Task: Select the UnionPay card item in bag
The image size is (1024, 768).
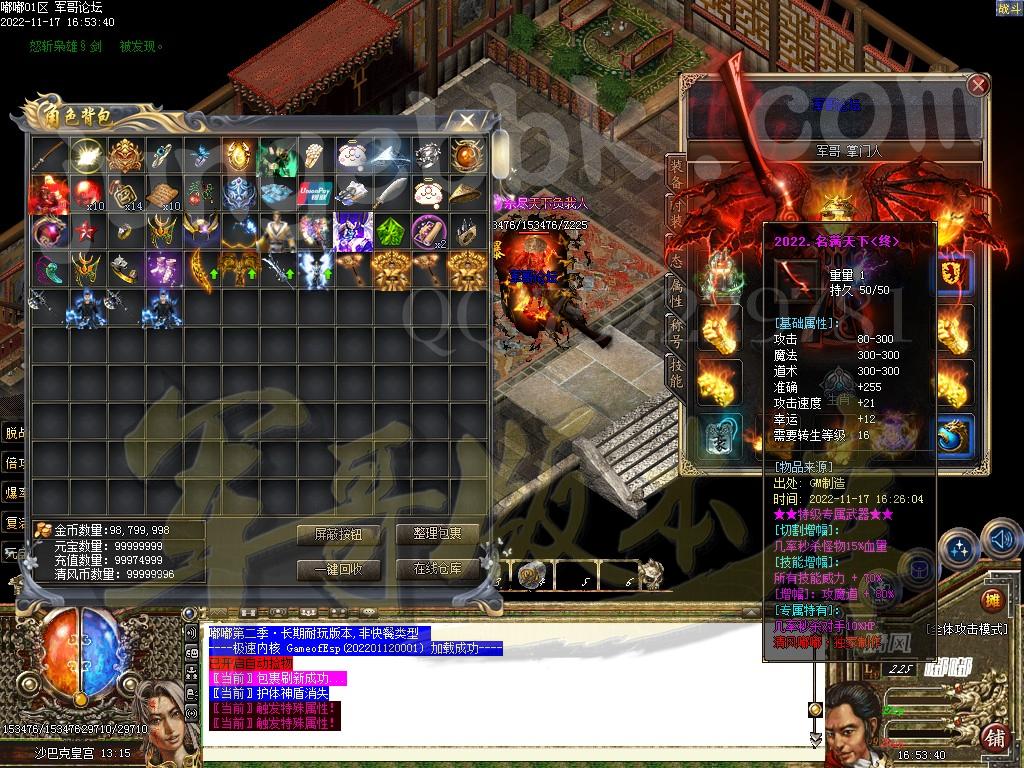Action: tap(314, 191)
